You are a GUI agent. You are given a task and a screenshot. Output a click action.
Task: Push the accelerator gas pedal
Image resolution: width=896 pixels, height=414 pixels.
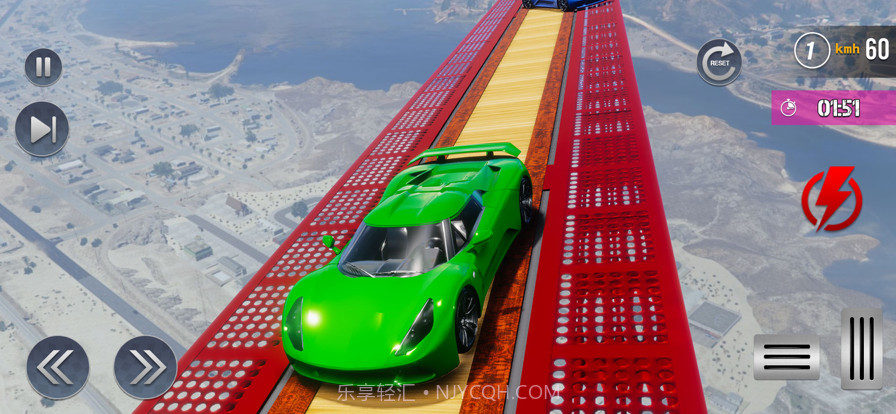861,348
